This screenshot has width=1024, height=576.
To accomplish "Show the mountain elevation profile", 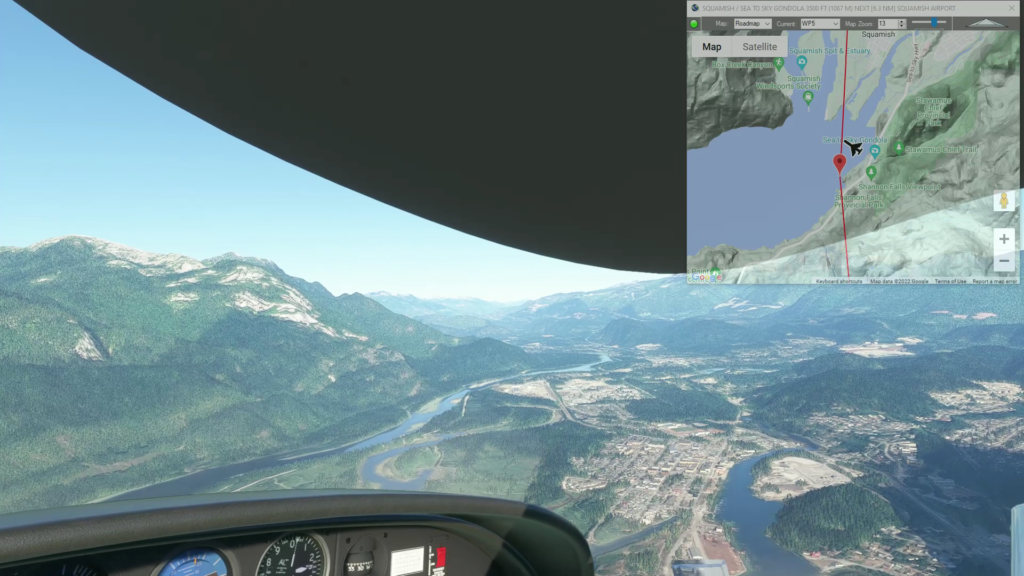I will 988,23.
